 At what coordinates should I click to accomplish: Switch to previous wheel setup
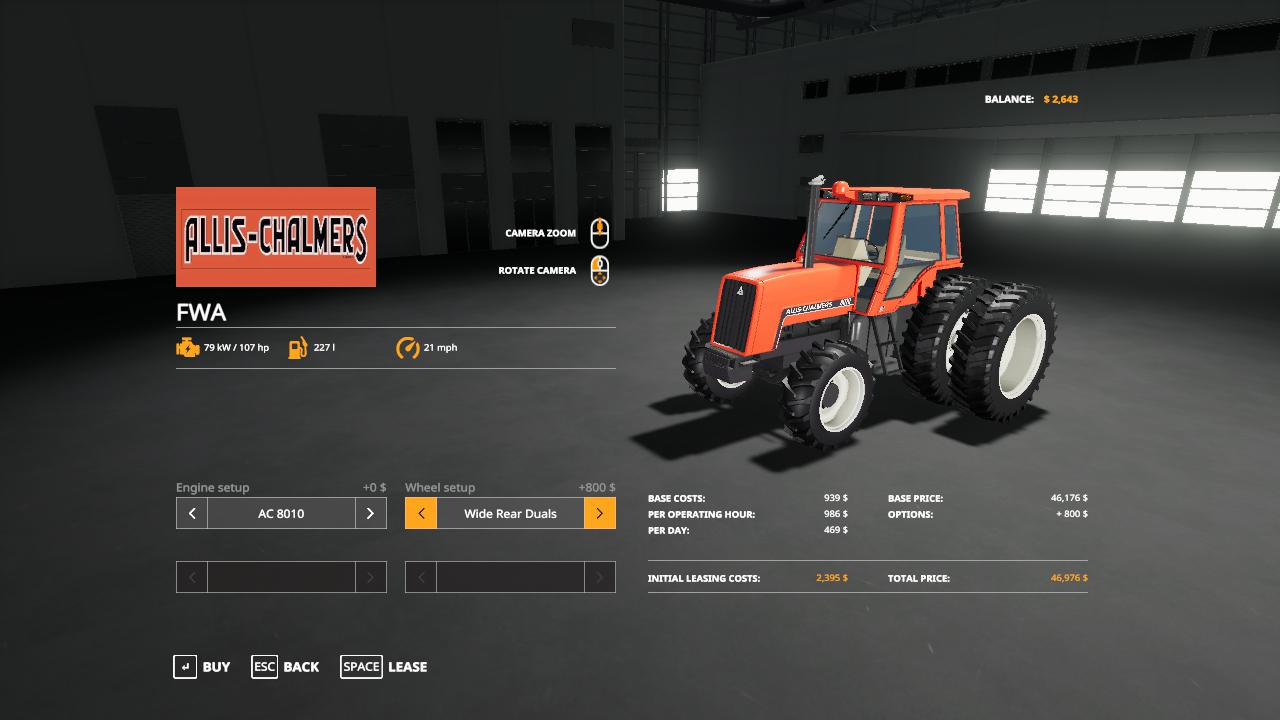coord(421,513)
